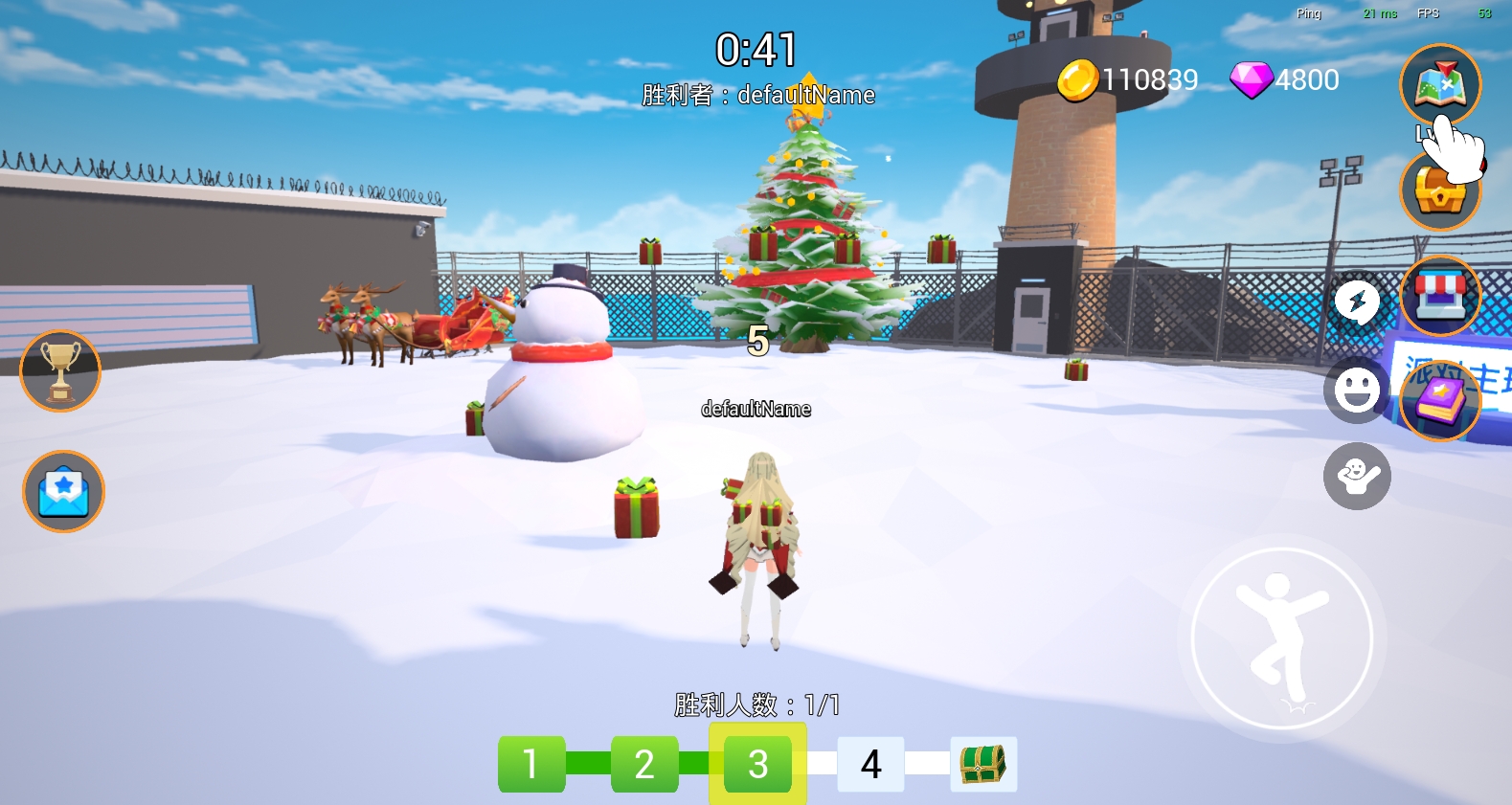Screen dimensions: 1512x805
Task: Select stage 1 in progress bar
Action: point(531,764)
